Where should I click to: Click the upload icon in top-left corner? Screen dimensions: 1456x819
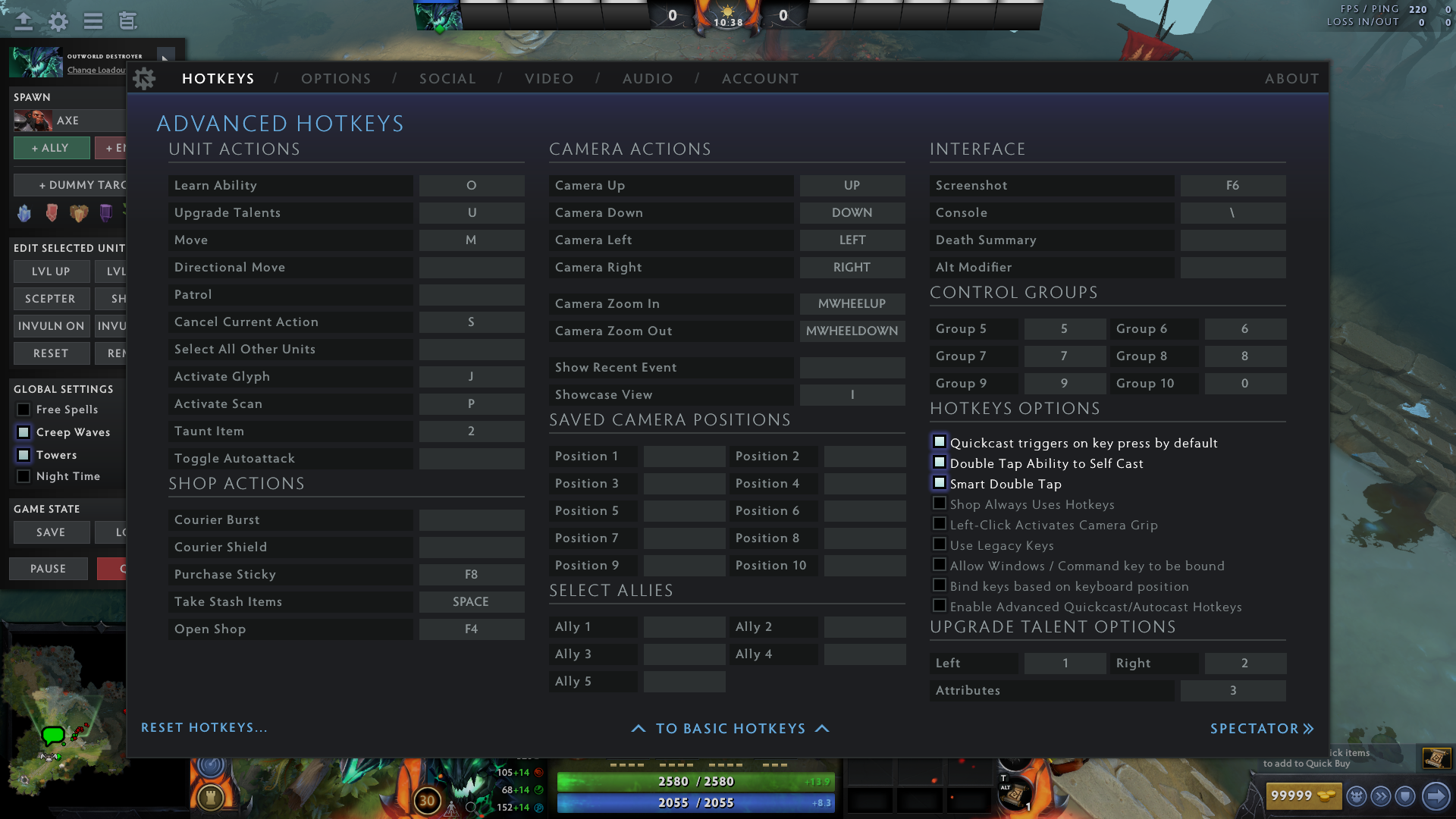(x=24, y=21)
